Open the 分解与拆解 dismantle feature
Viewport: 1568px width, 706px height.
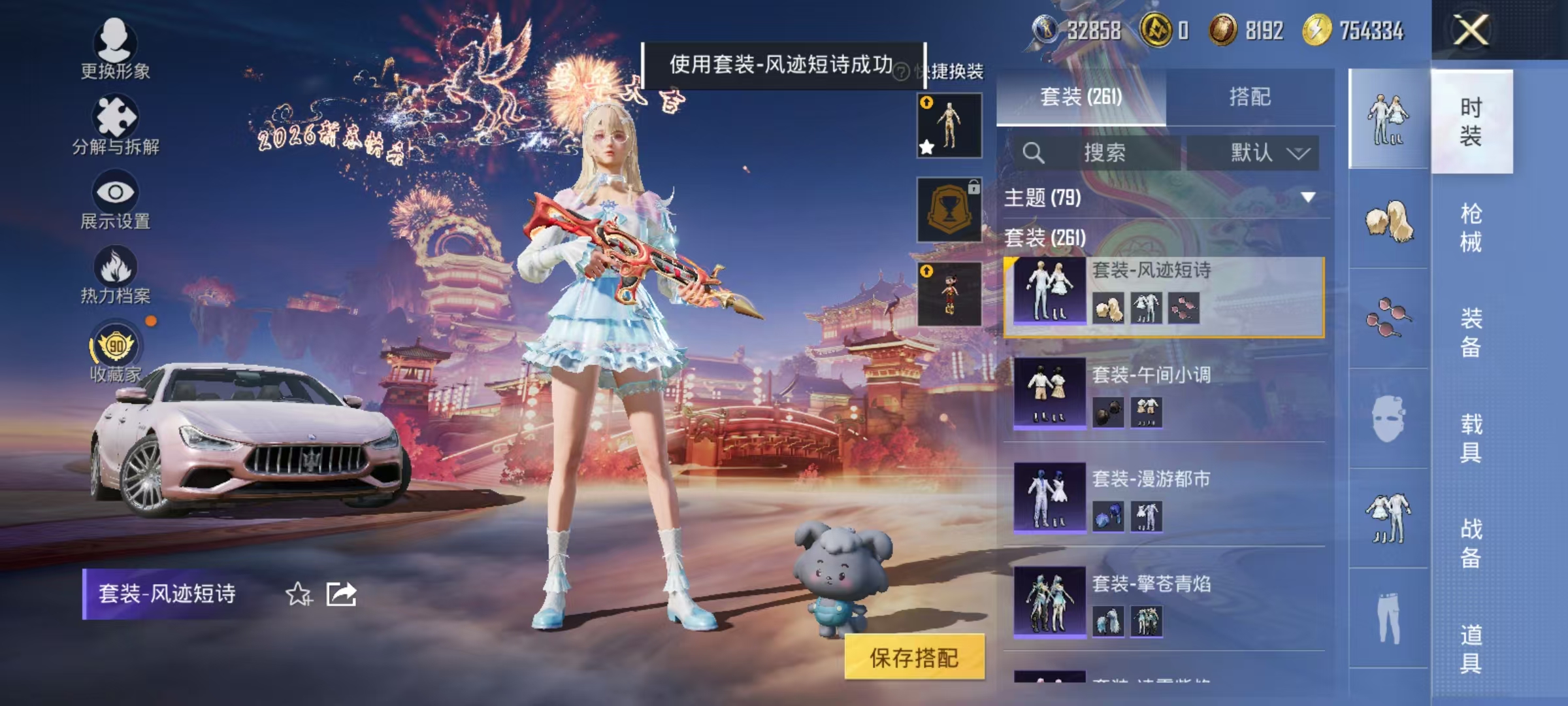pos(116,118)
